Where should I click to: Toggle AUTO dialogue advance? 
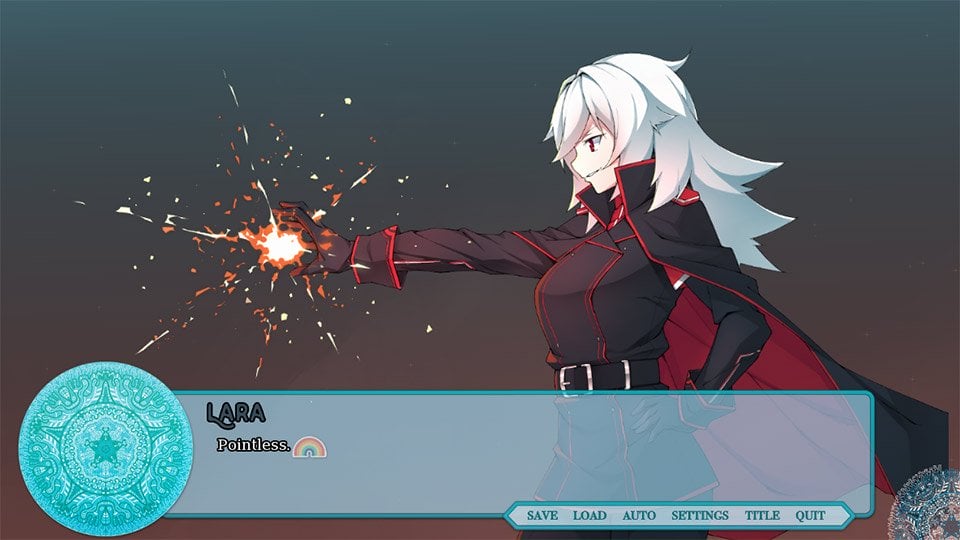tap(639, 515)
